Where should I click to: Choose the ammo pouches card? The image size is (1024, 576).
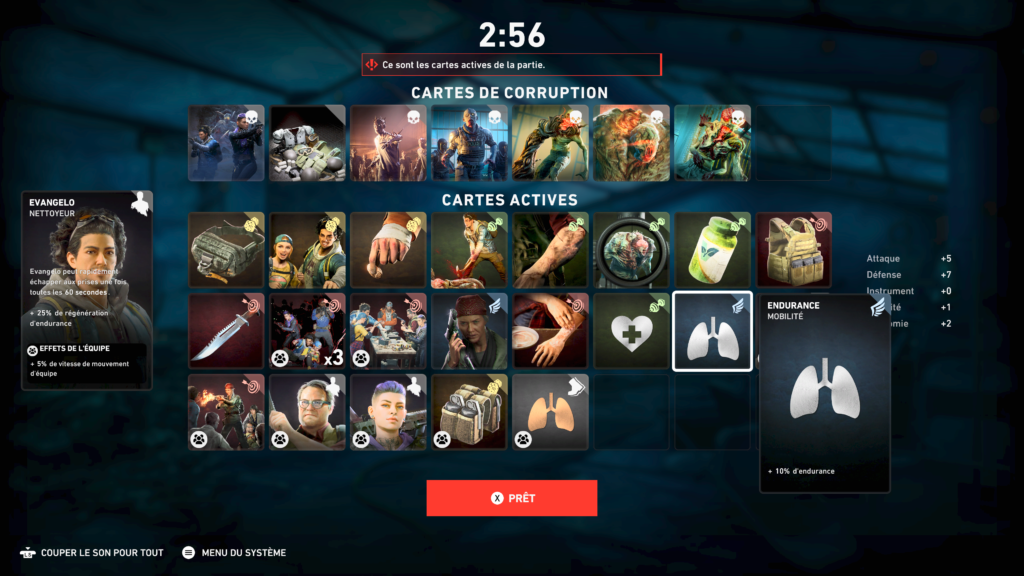469,412
